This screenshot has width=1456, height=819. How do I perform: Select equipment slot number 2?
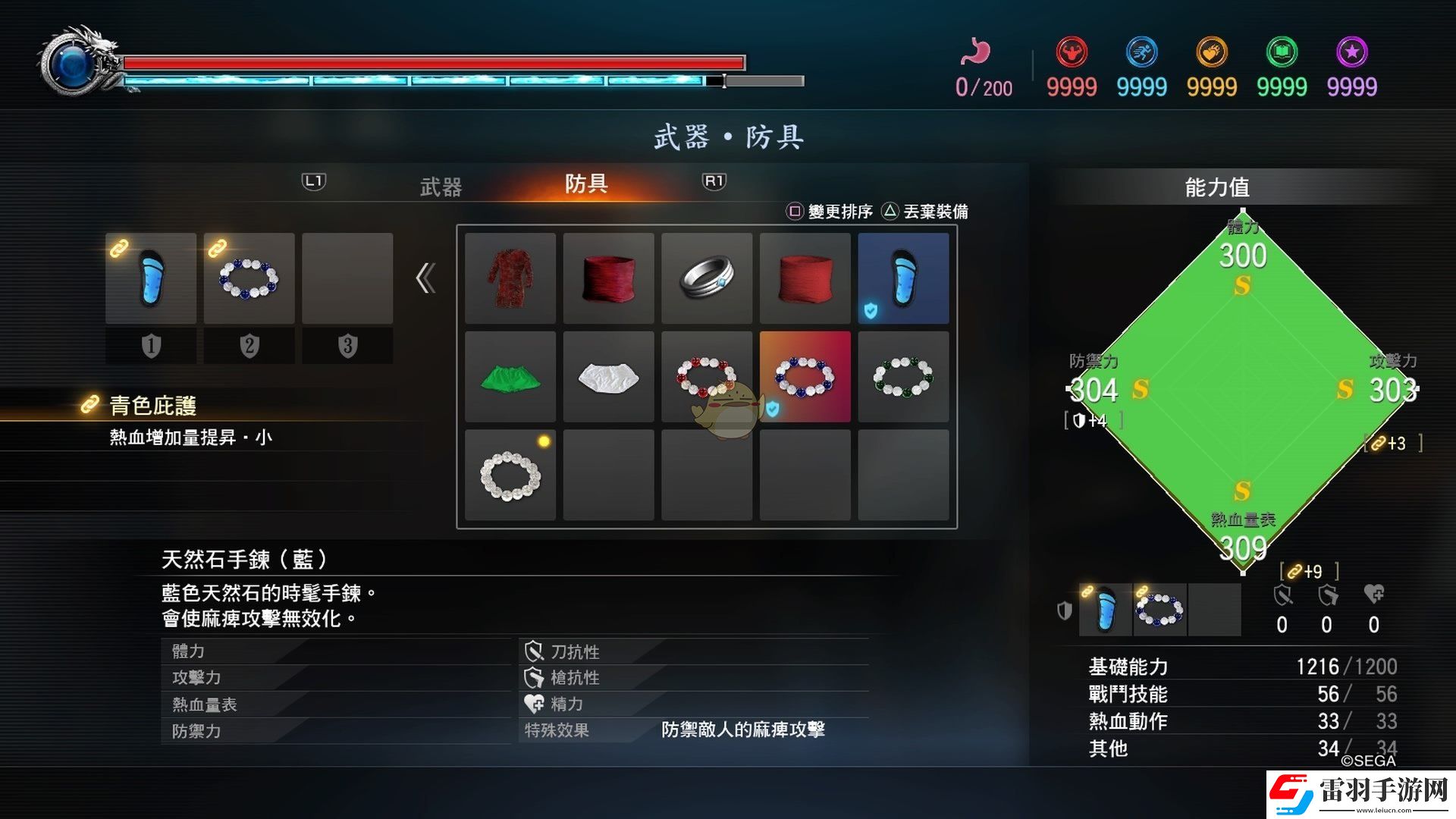click(x=249, y=278)
